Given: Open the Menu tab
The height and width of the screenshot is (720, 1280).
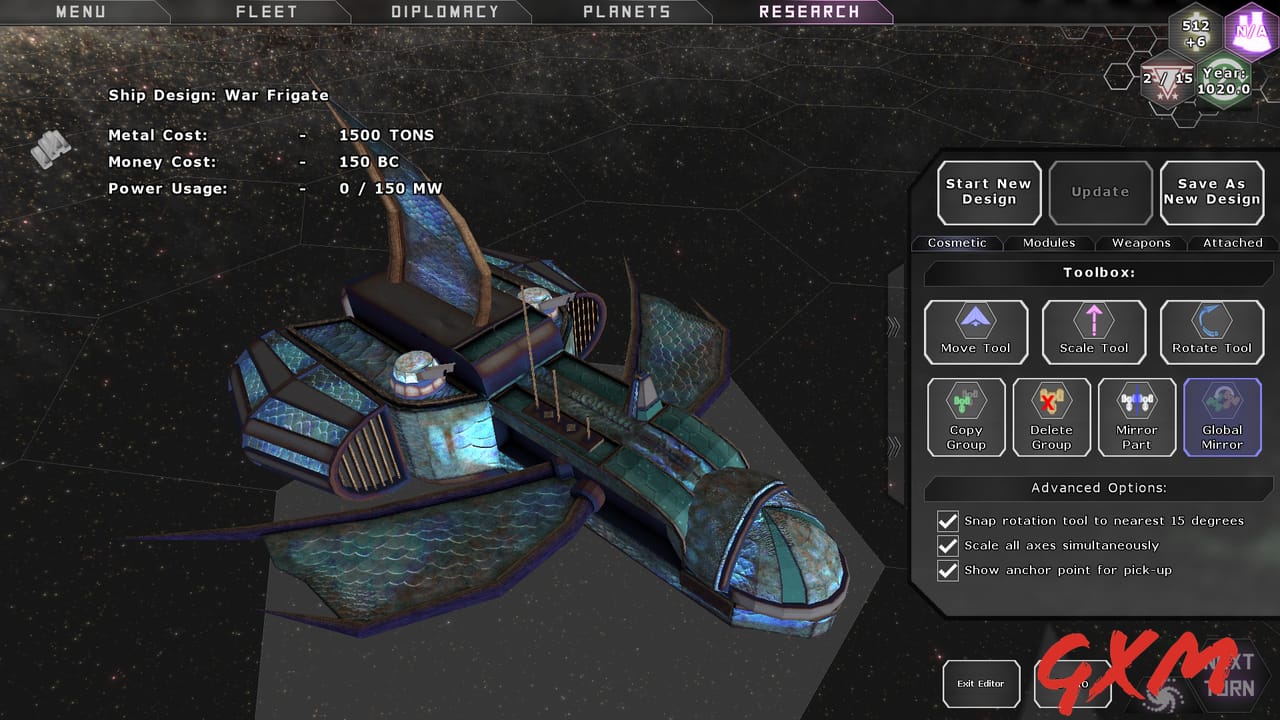Looking at the screenshot, I should [x=80, y=12].
